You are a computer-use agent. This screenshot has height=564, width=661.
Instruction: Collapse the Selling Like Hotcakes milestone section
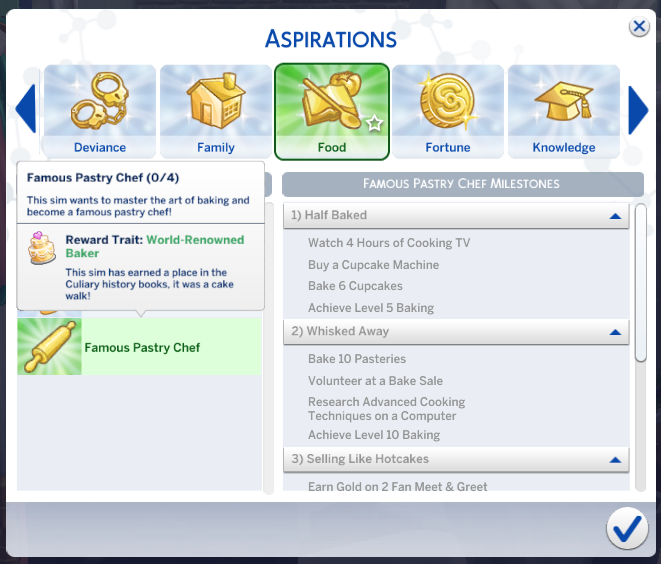click(x=615, y=459)
